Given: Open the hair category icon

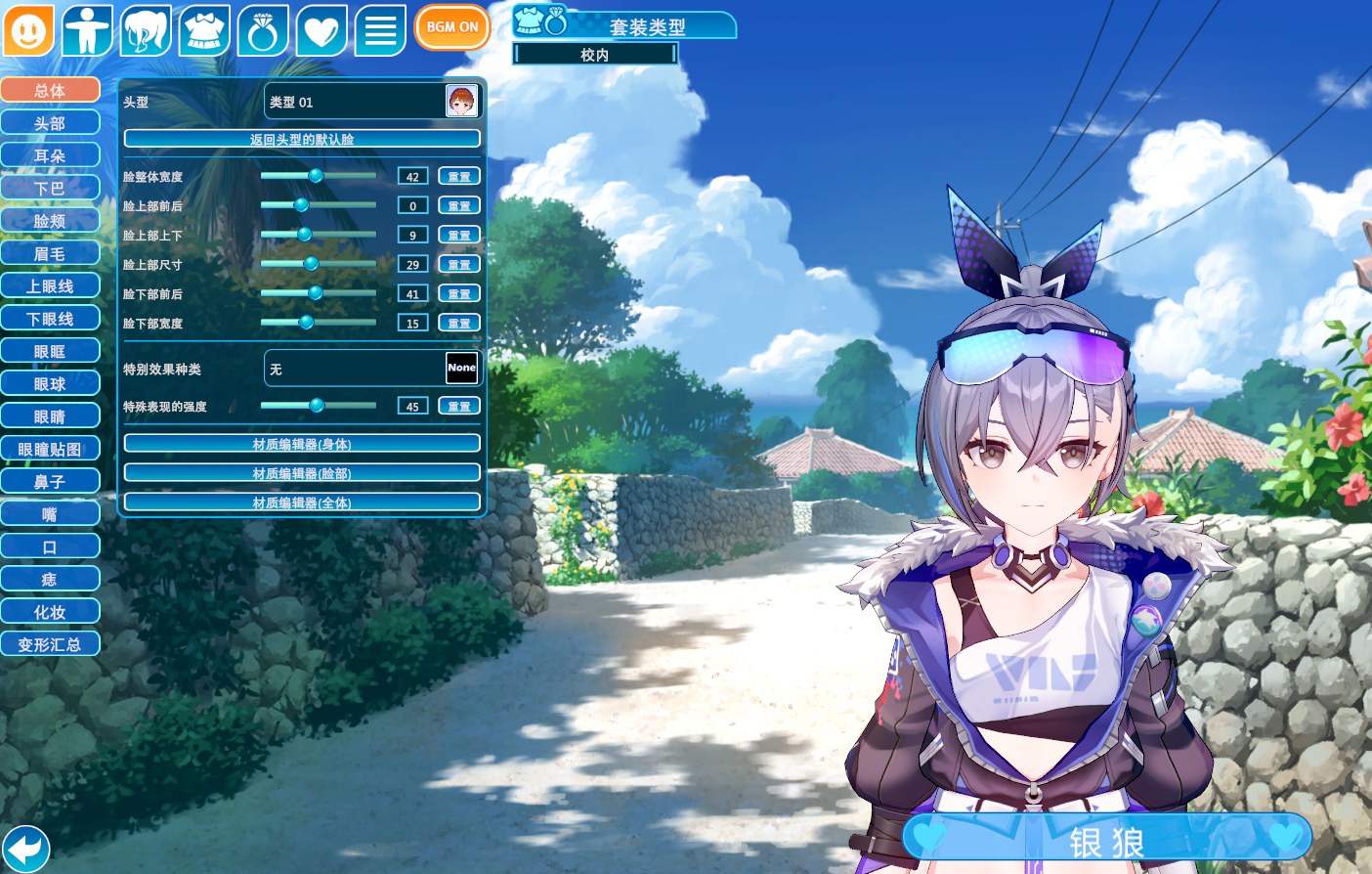Looking at the screenshot, I should coord(146,30).
